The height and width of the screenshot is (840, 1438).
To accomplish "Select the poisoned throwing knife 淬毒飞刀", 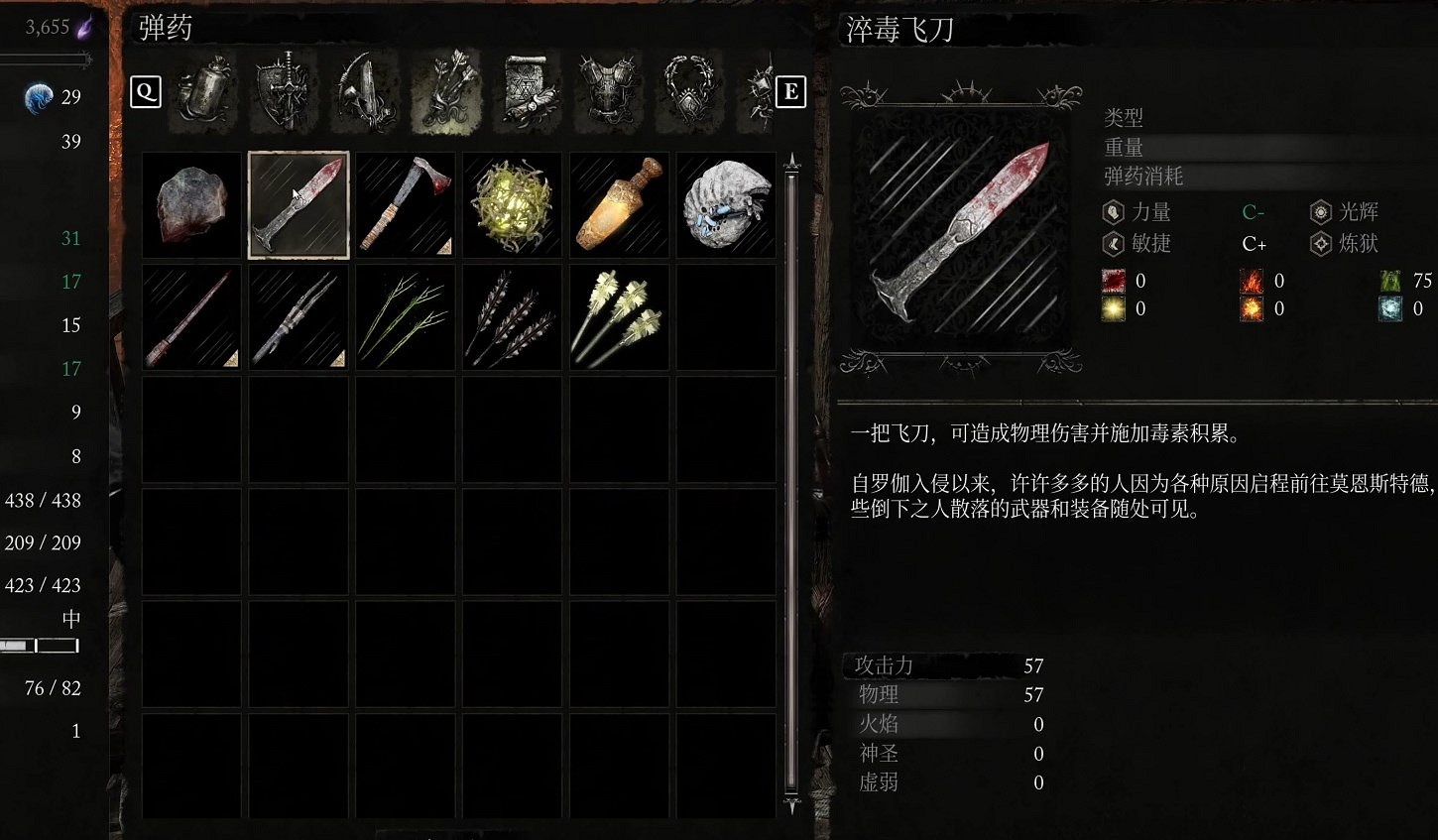I will pos(298,204).
